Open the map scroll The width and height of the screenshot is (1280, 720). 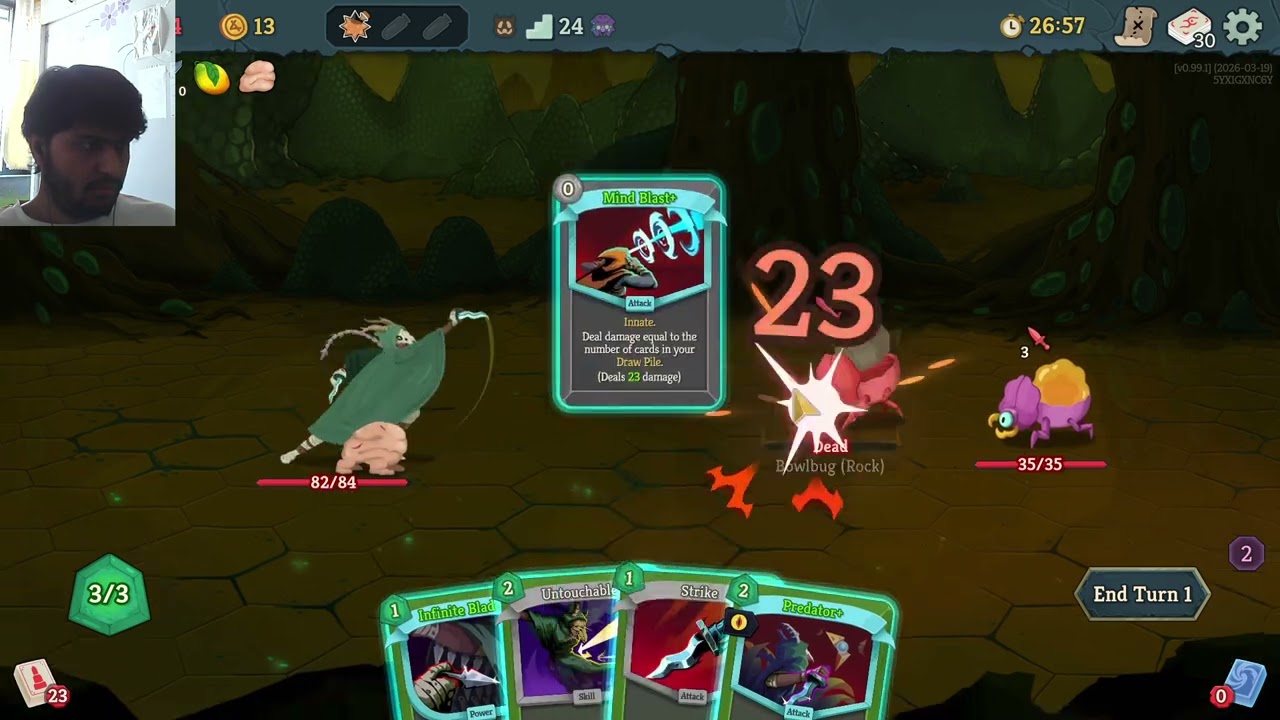click(1137, 27)
